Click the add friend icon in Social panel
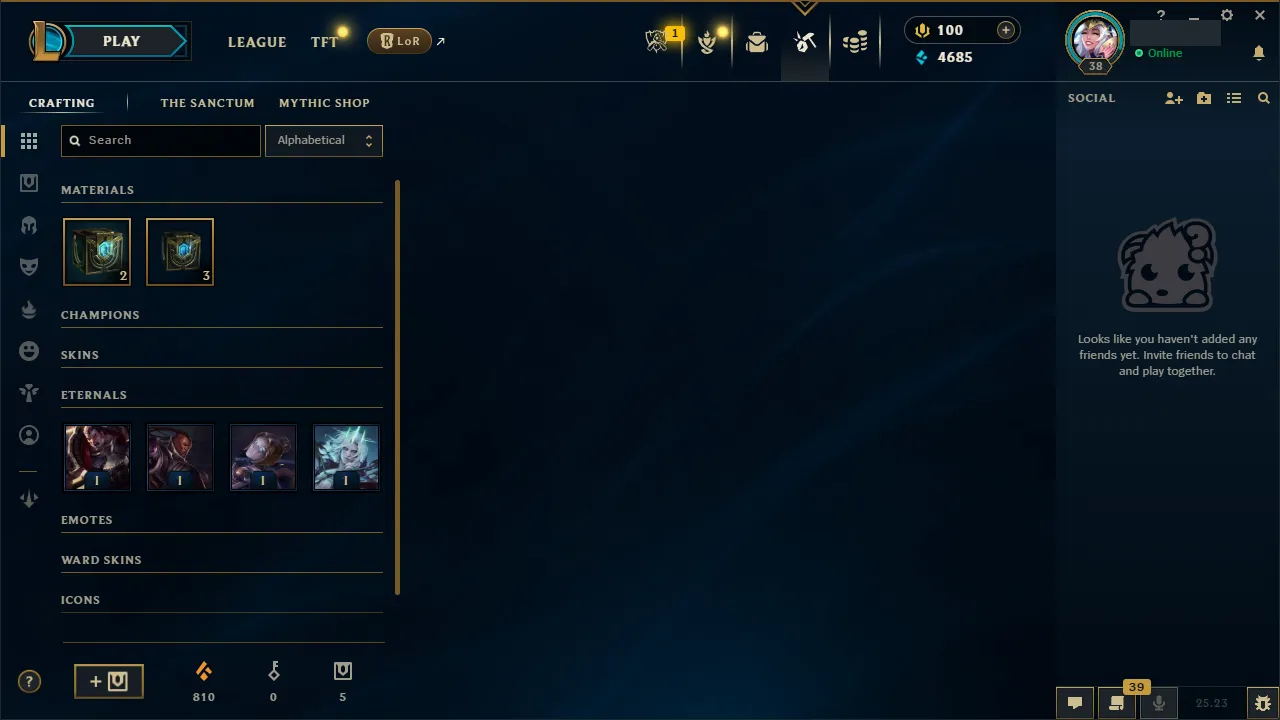This screenshot has height=720, width=1280. coord(1174,98)
